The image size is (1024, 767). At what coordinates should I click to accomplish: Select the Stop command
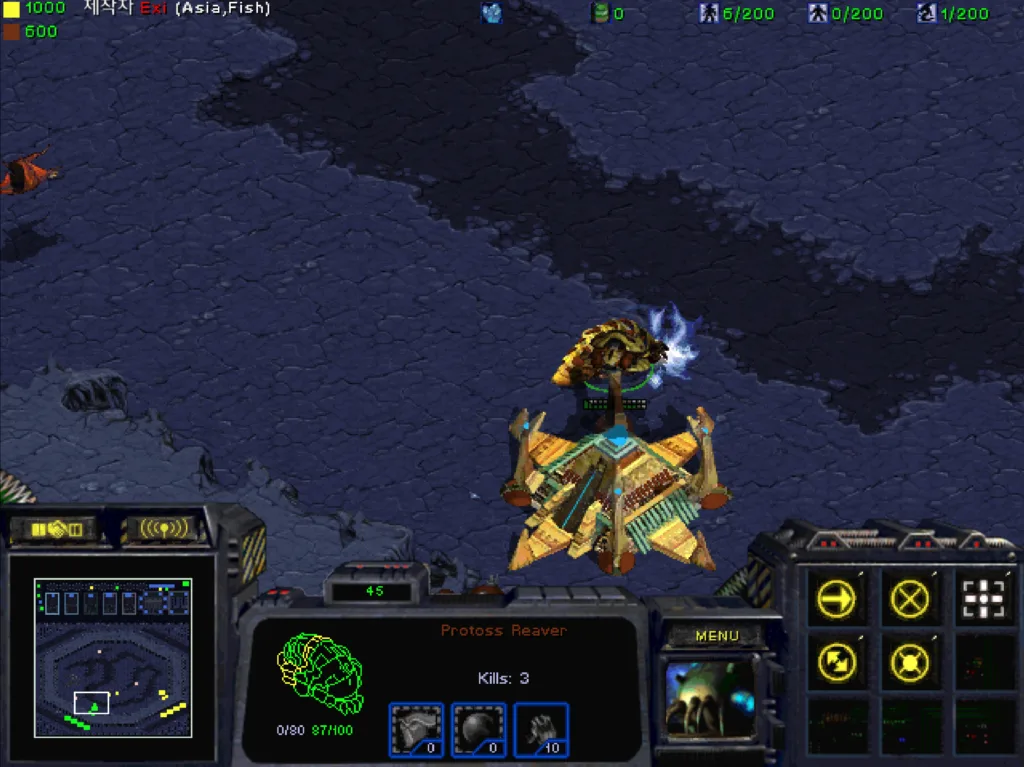[x=909, y=599]
